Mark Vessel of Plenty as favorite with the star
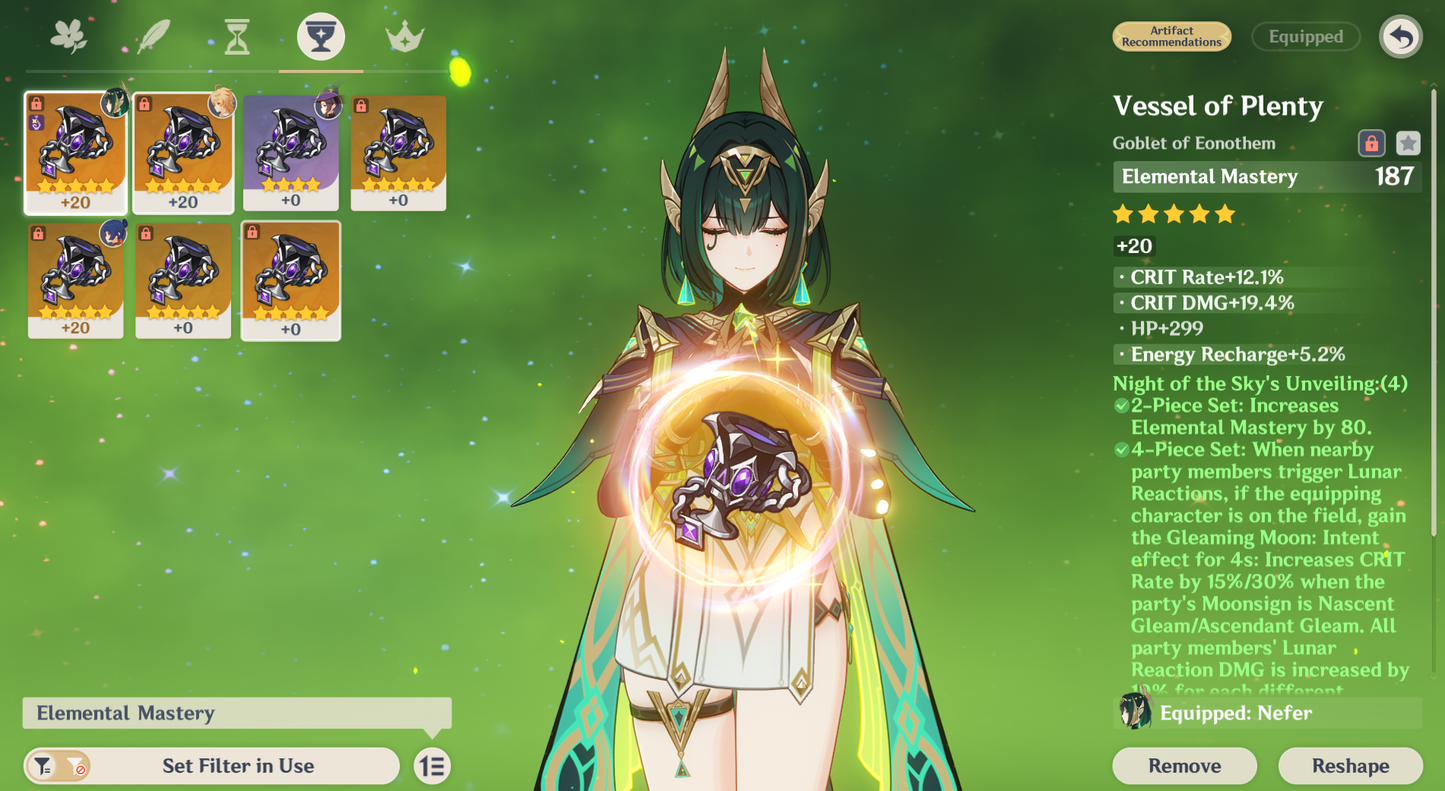 tap(1409, 143)
